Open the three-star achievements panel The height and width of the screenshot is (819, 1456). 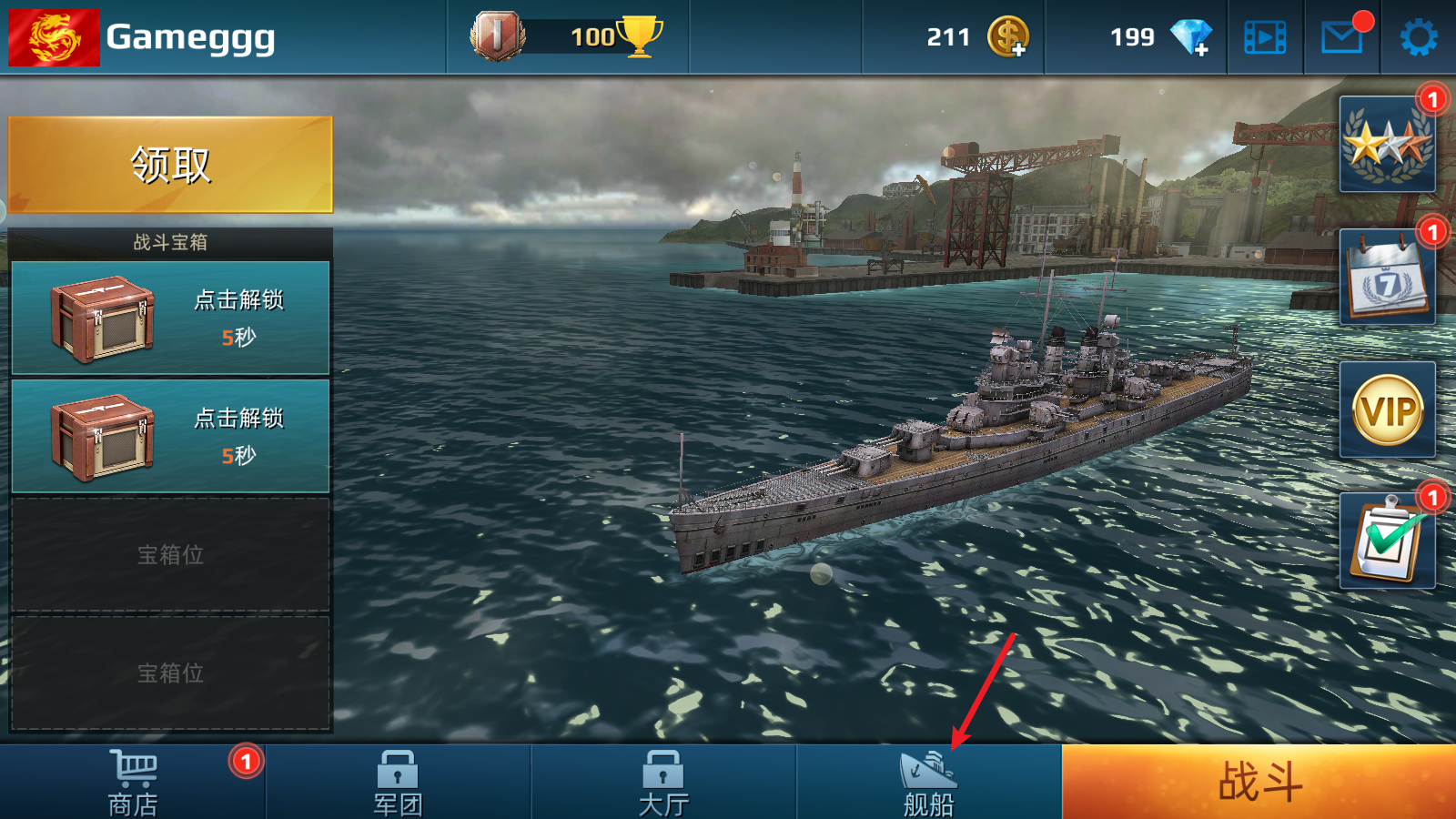coord(1387,145)
